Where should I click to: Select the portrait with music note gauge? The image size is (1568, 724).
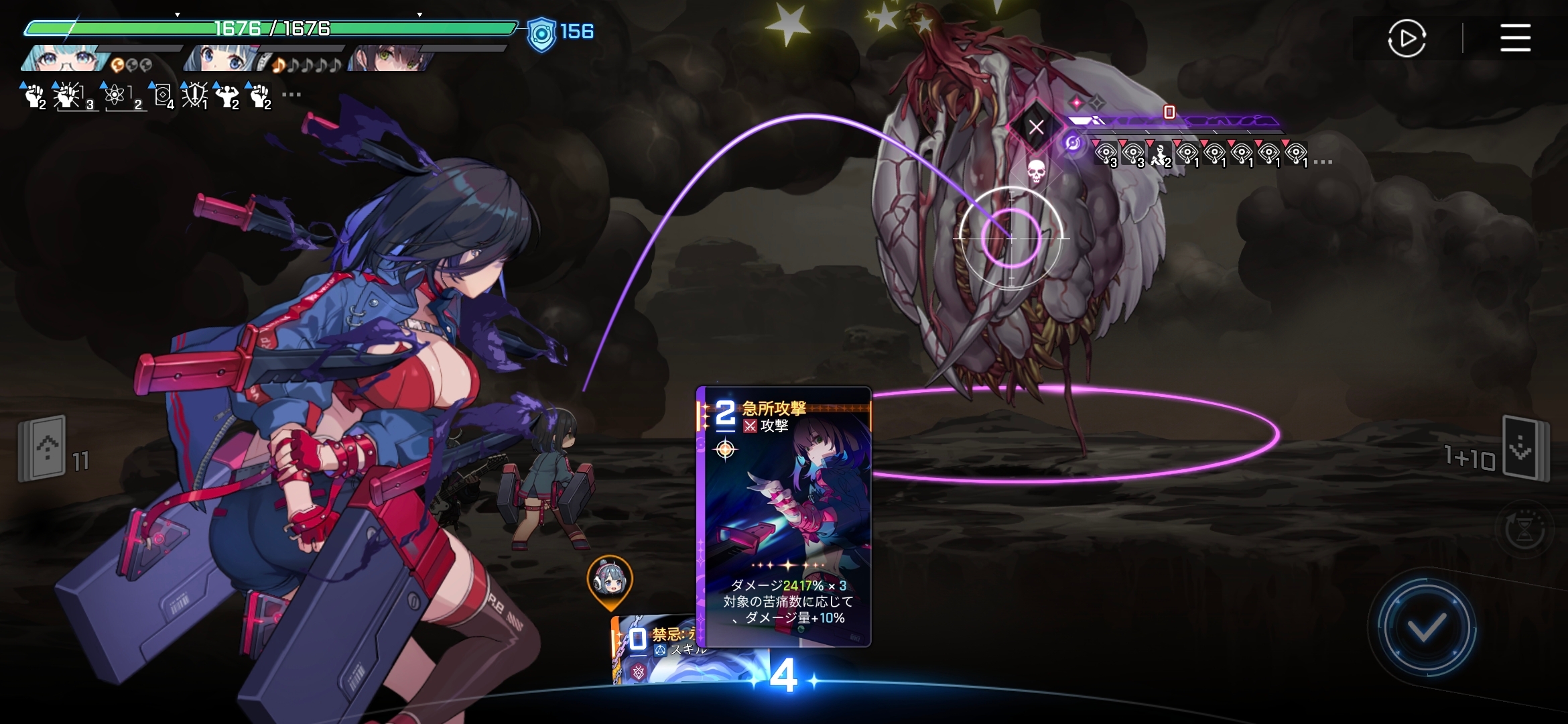pos(224,59)
